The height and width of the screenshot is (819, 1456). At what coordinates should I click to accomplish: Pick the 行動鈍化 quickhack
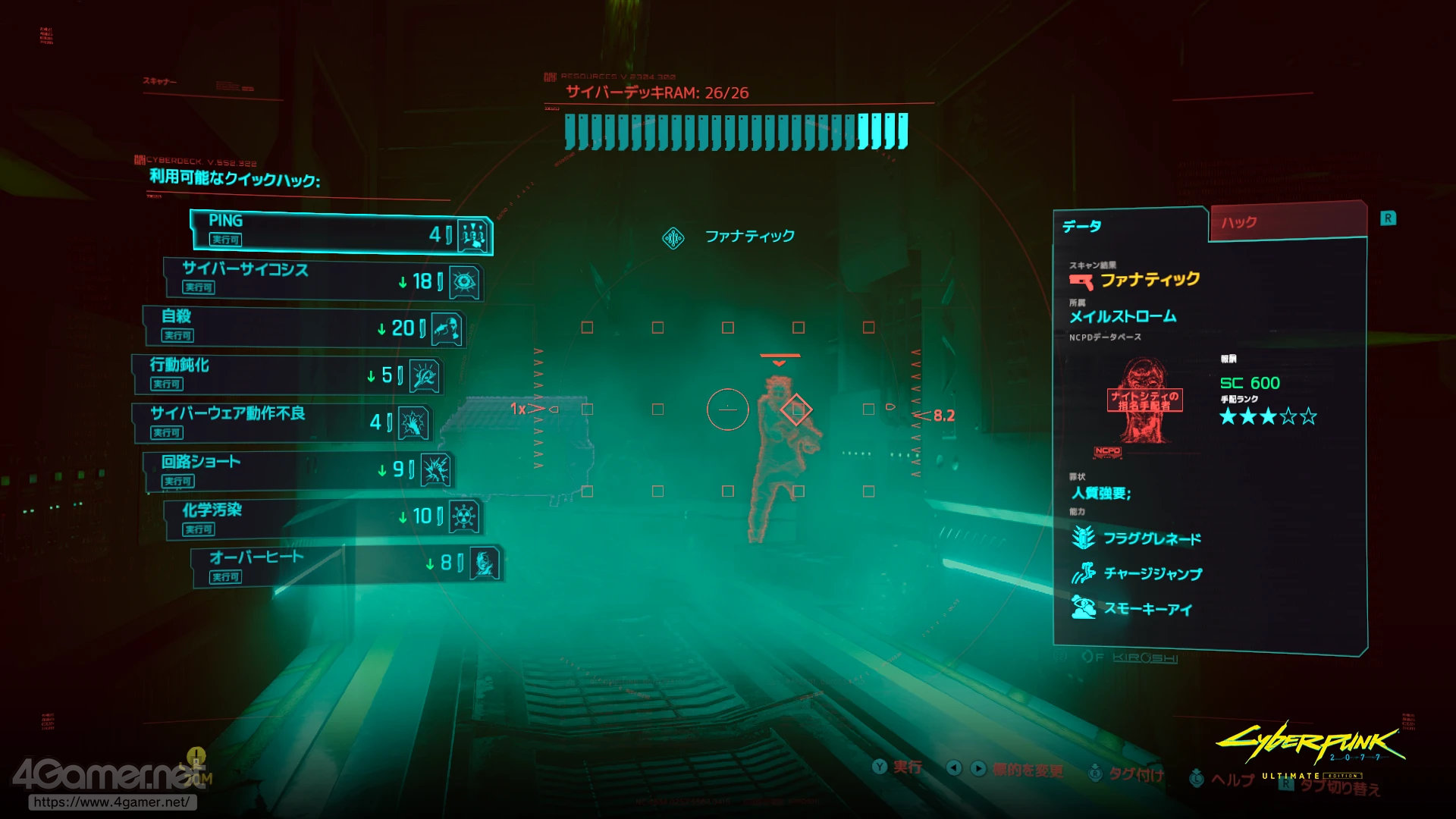click(287, 375)
